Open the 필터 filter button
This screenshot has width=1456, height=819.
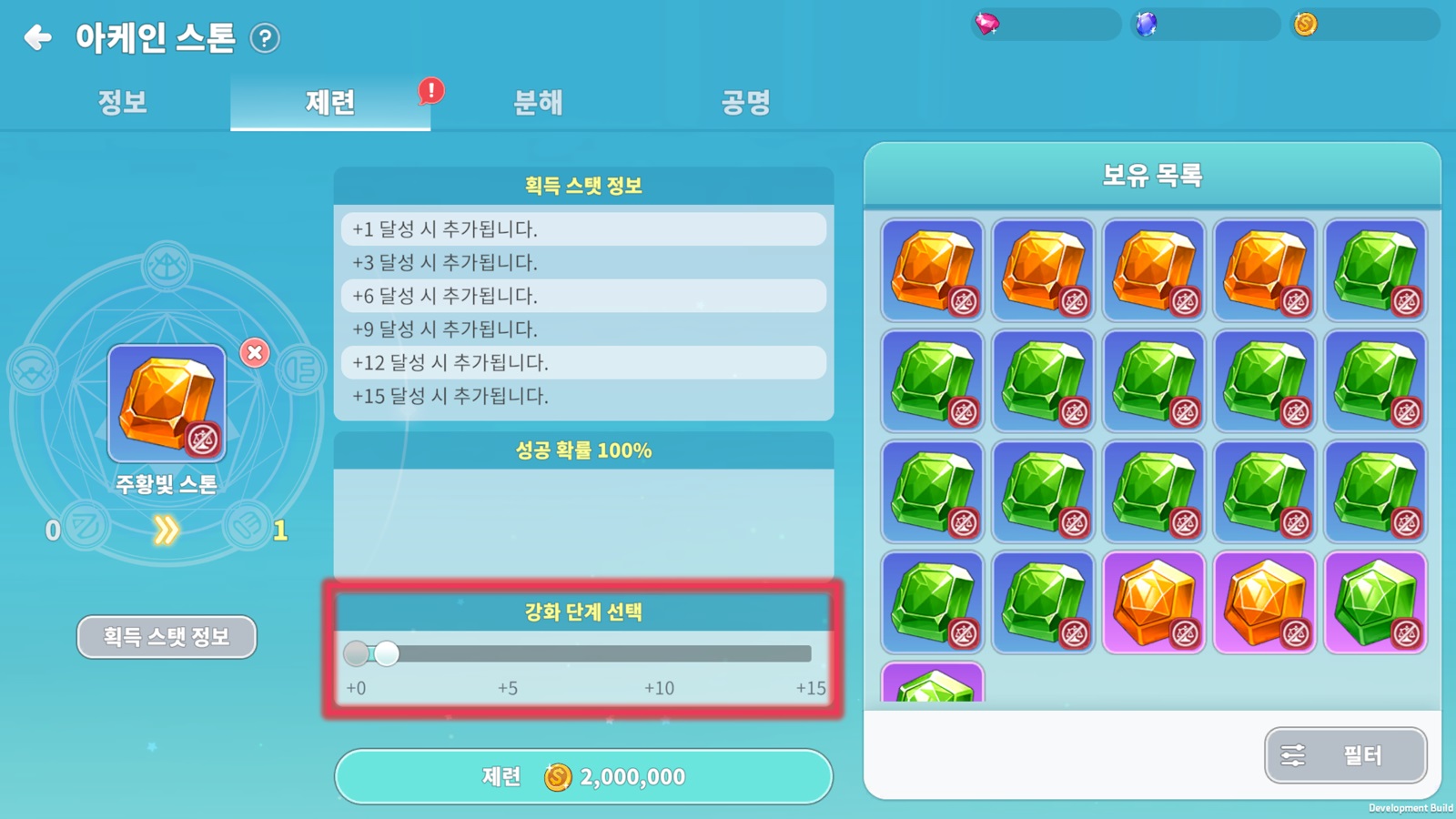click(1345, 754)
